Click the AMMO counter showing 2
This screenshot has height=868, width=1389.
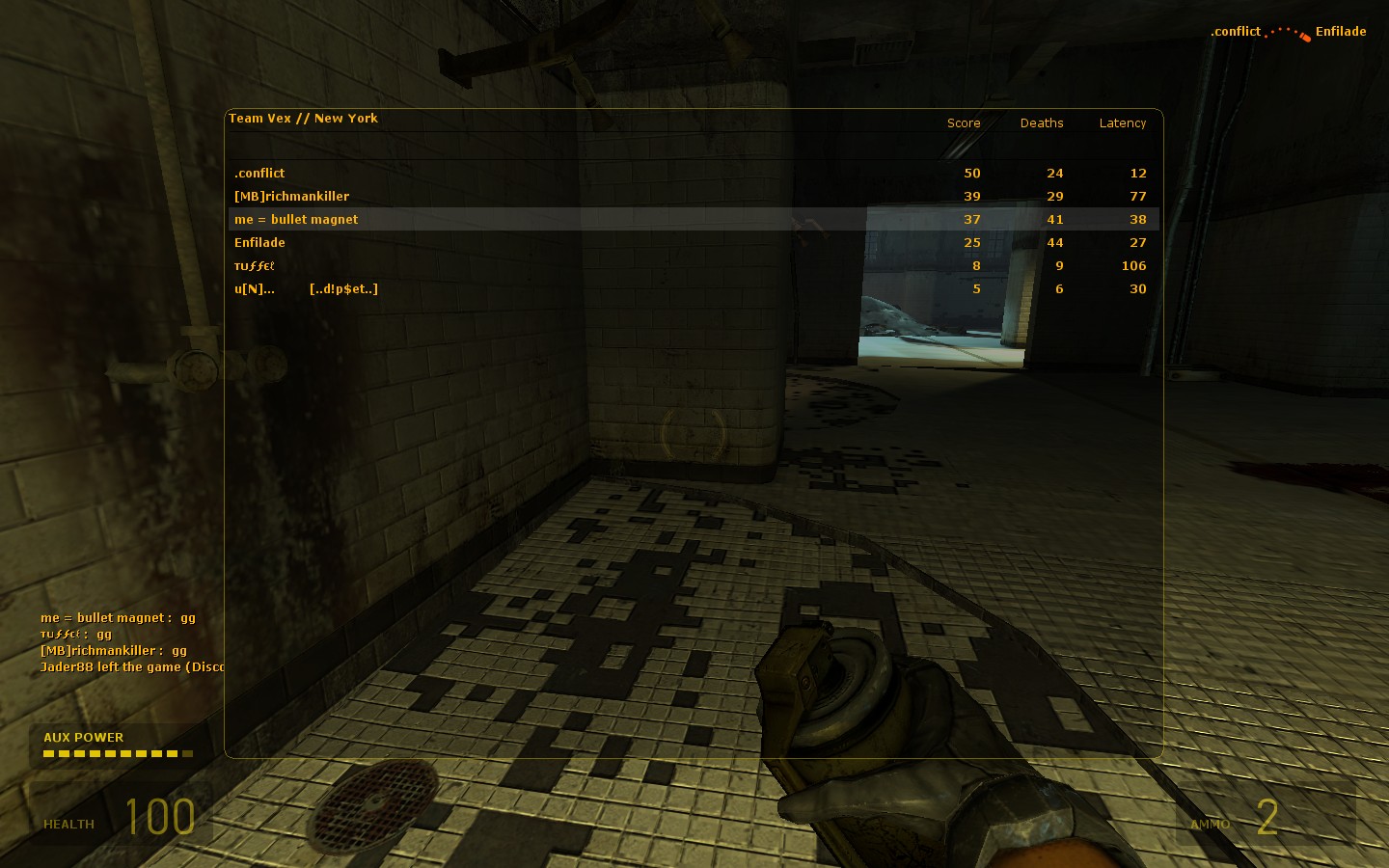click(x=1267, y=817)
